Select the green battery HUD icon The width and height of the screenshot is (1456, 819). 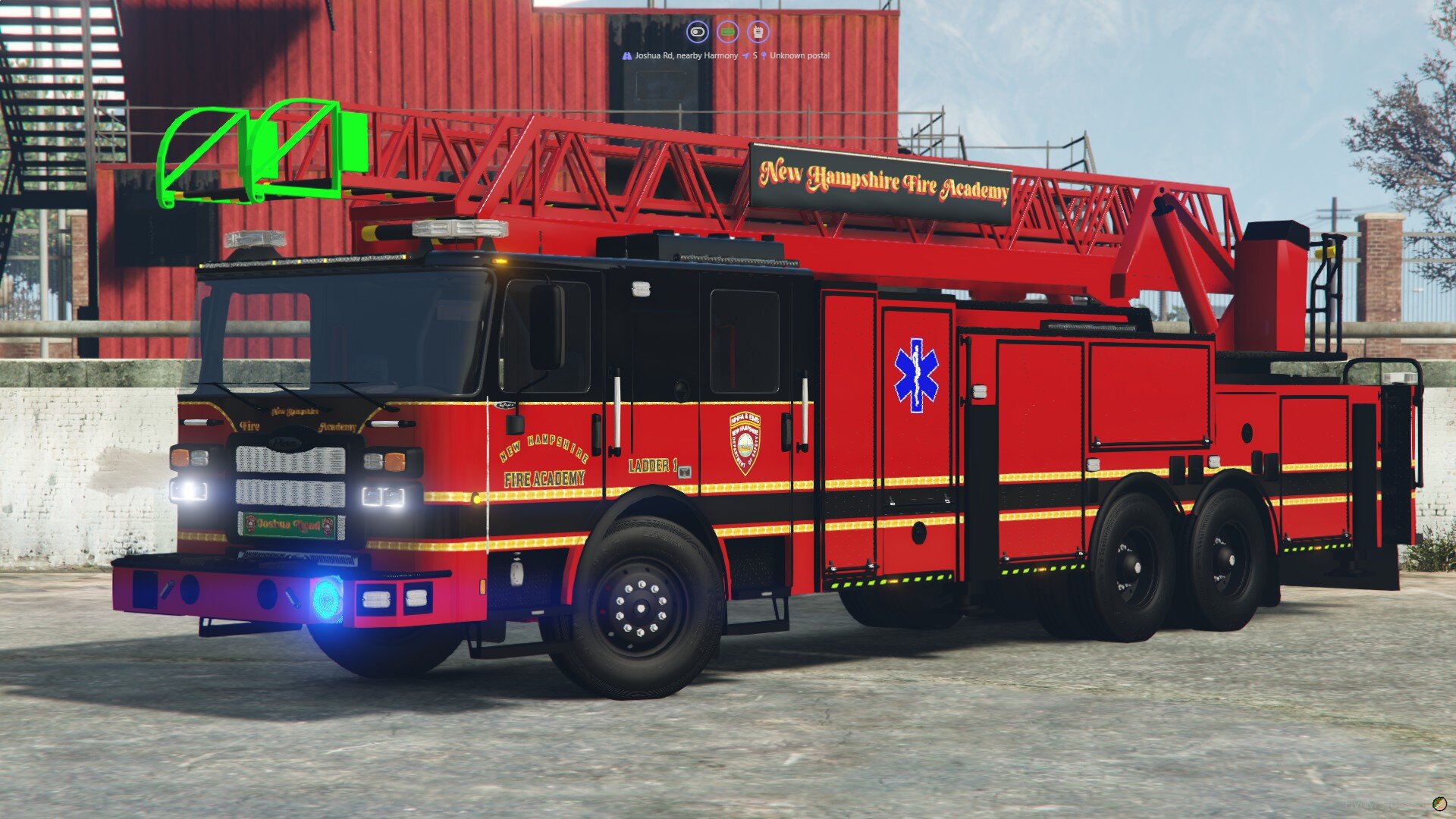tap(727, 32)
